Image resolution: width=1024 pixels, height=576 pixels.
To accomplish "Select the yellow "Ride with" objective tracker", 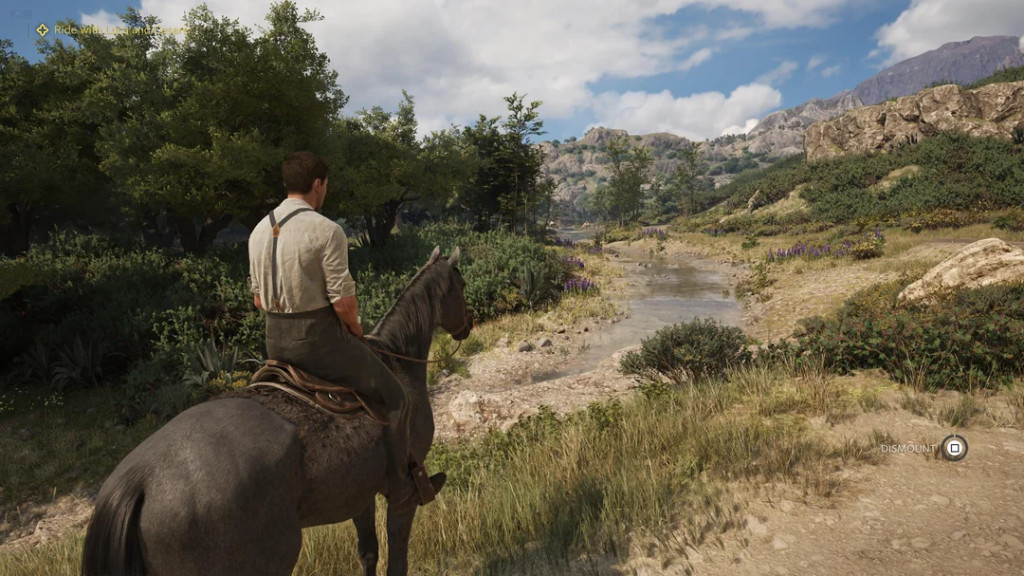I will 108,30.
